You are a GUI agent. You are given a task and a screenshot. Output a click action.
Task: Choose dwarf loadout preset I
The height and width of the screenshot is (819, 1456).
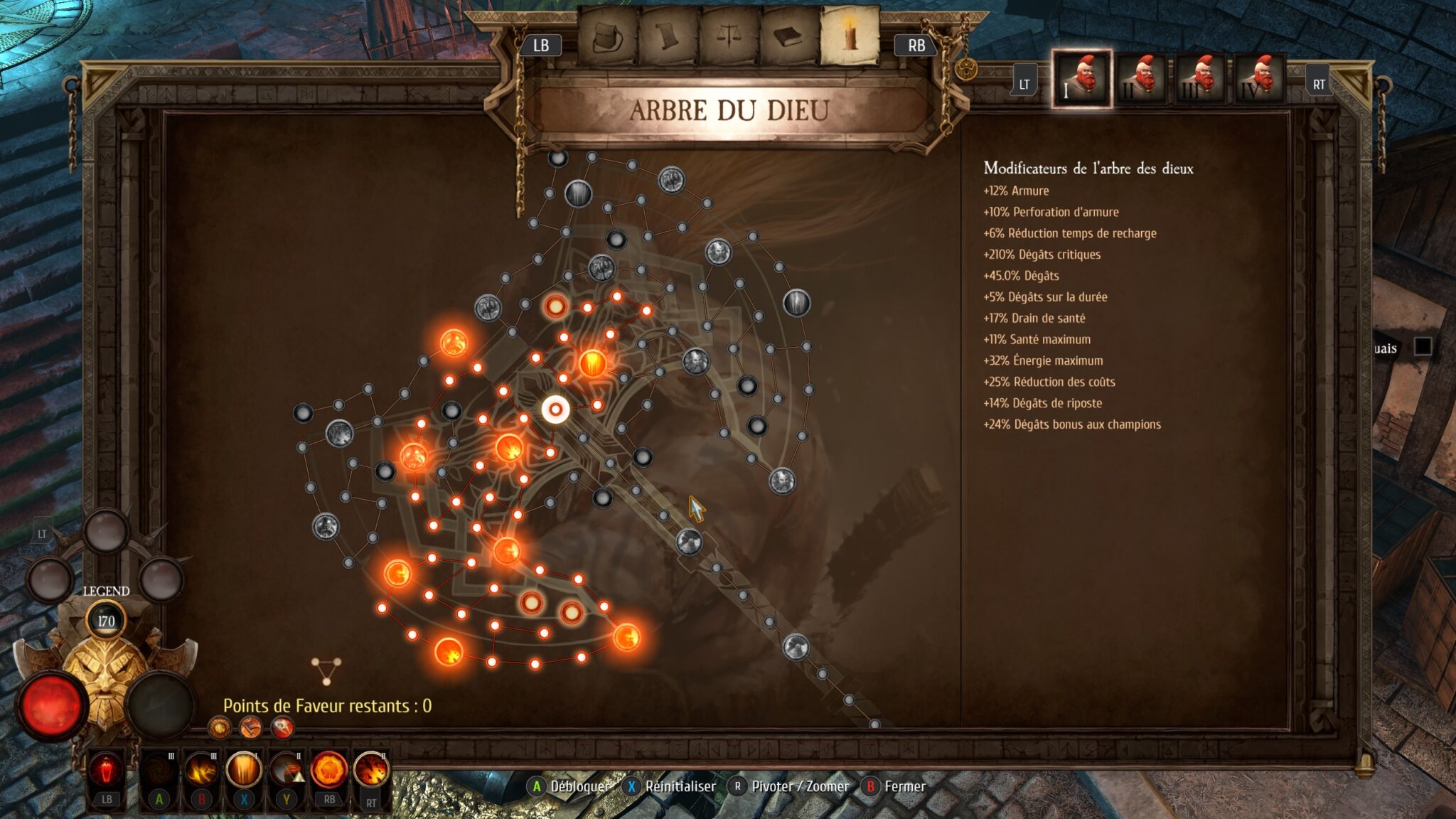1082,79
